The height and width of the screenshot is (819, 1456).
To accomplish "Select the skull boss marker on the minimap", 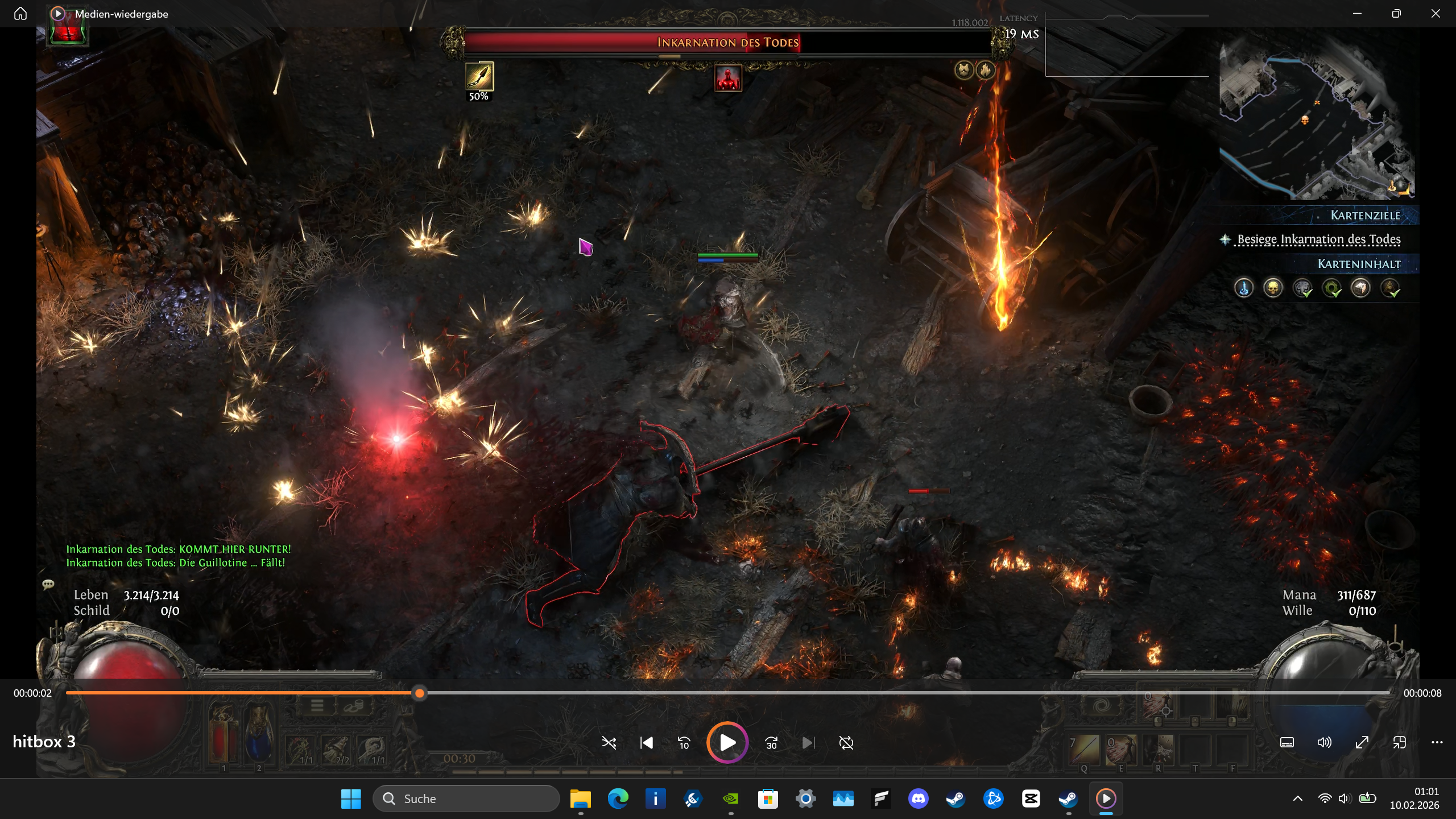I will coord(1305,119).
